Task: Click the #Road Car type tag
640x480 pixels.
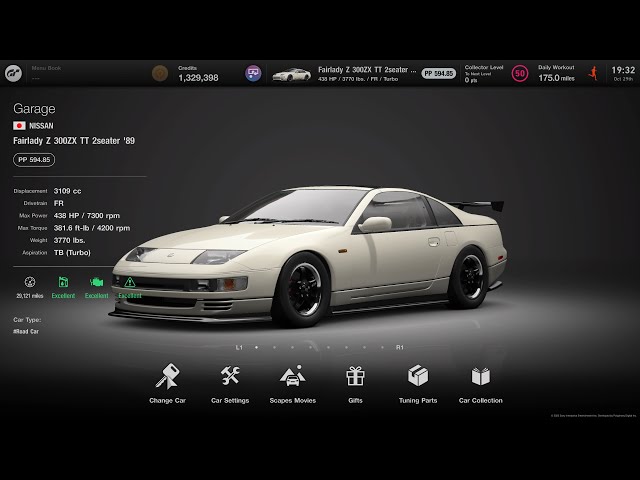Action: coord(27,331)
